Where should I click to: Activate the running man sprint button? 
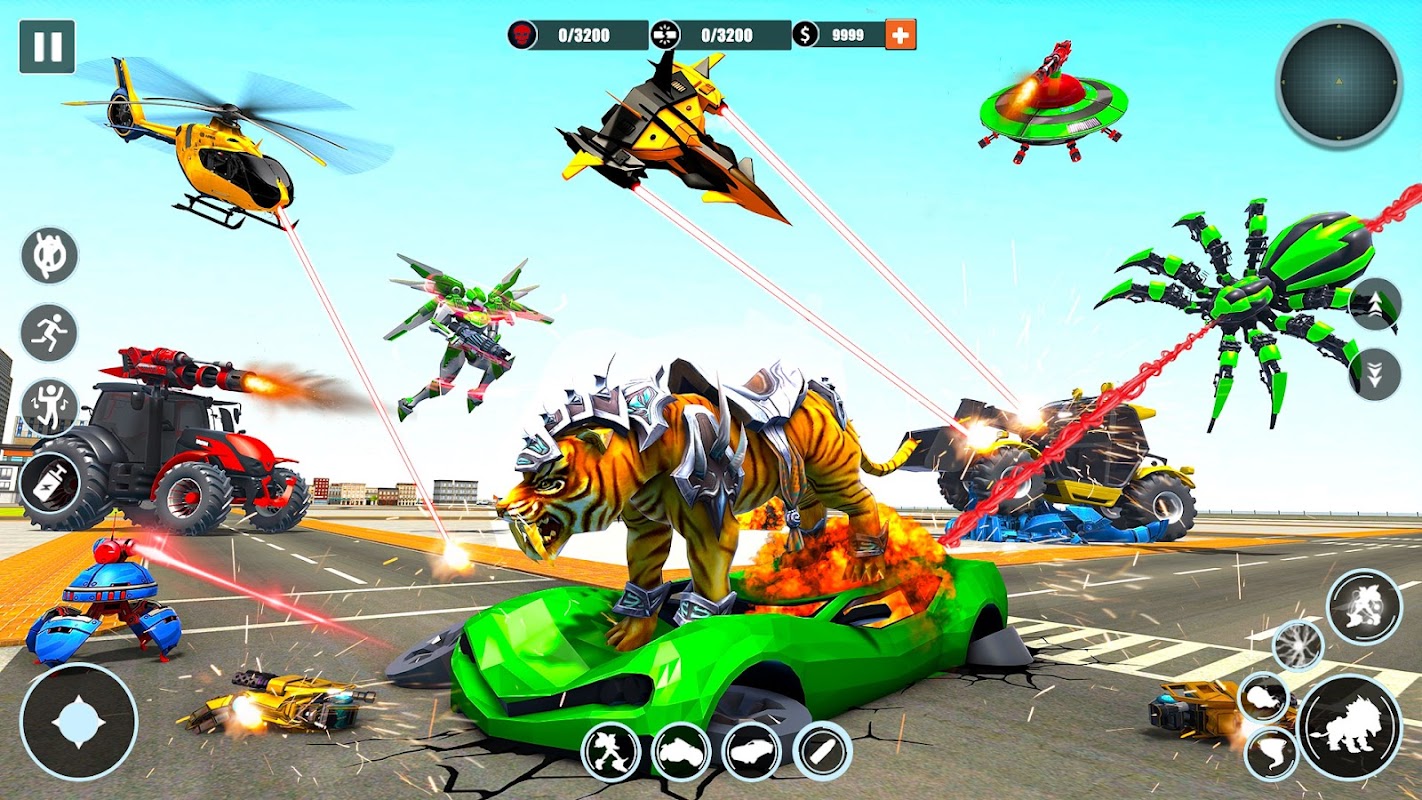(x=49, y=332)
